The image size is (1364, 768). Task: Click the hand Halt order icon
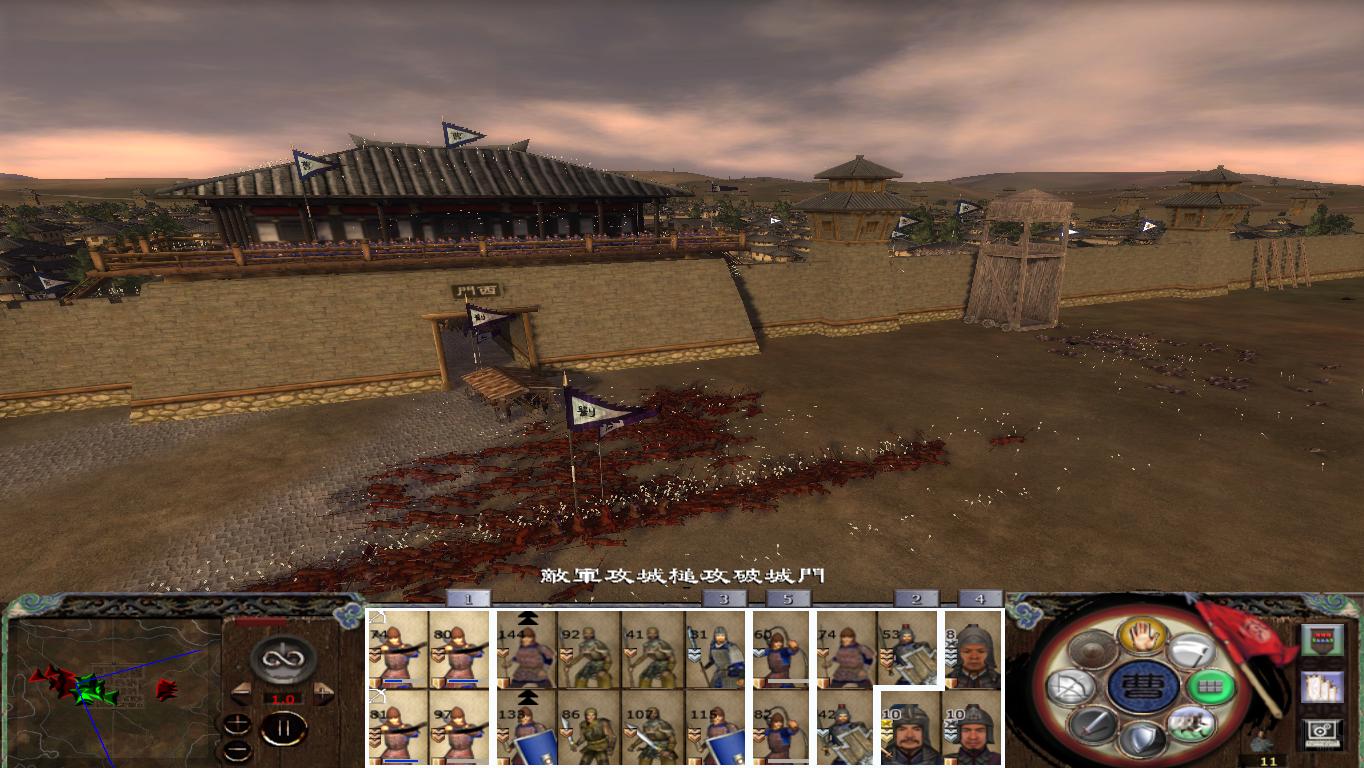[x=1141, y=634]
